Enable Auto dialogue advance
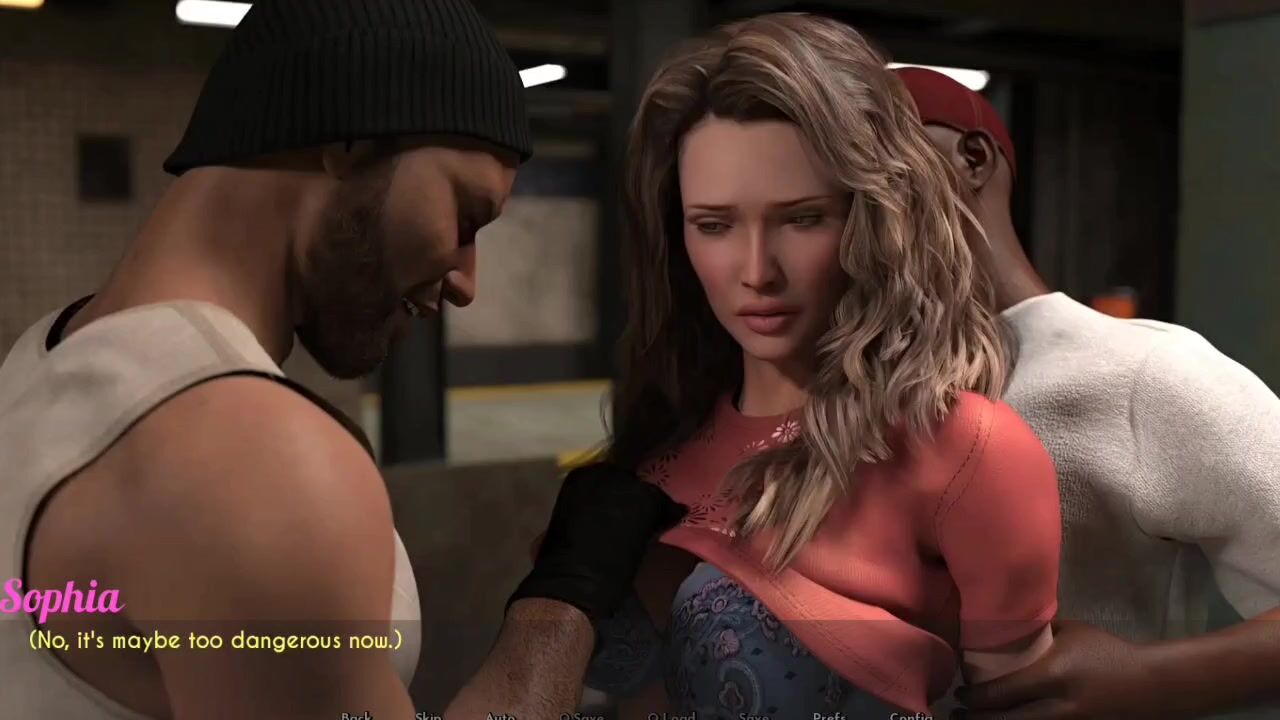1280x720 pixels. (x=500, y=715)
